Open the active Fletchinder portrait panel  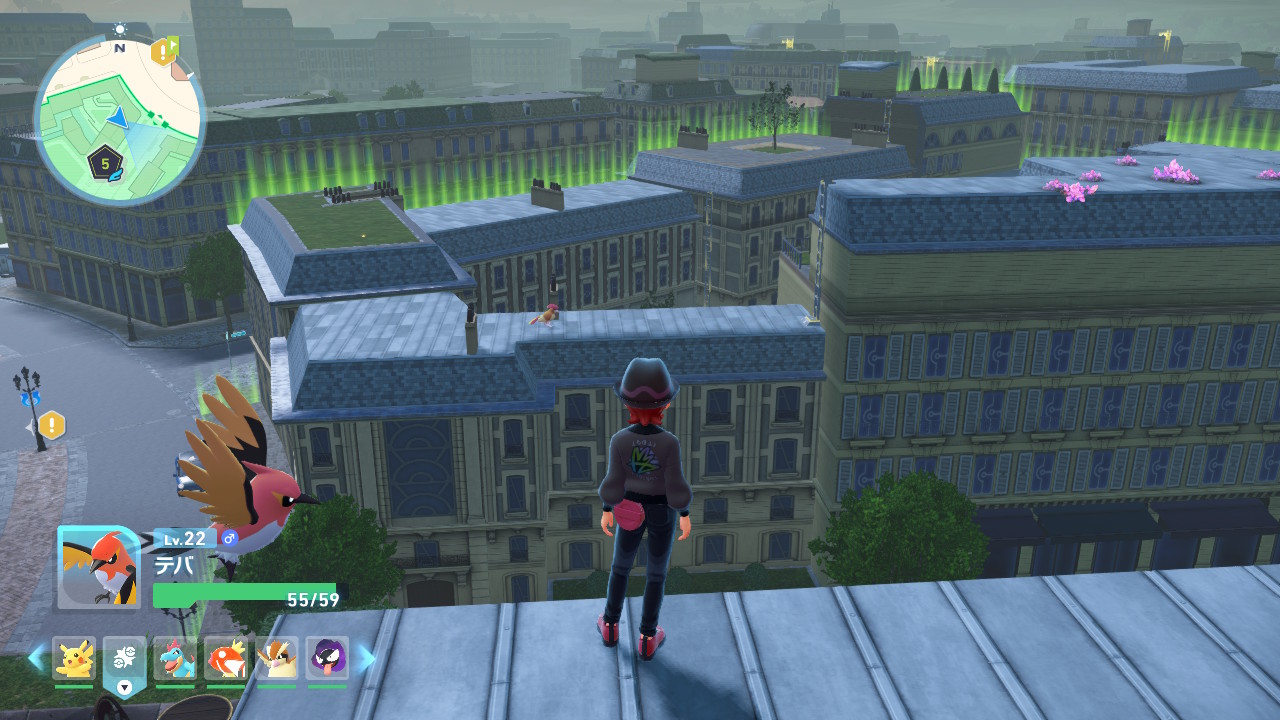tap(98, 567)
